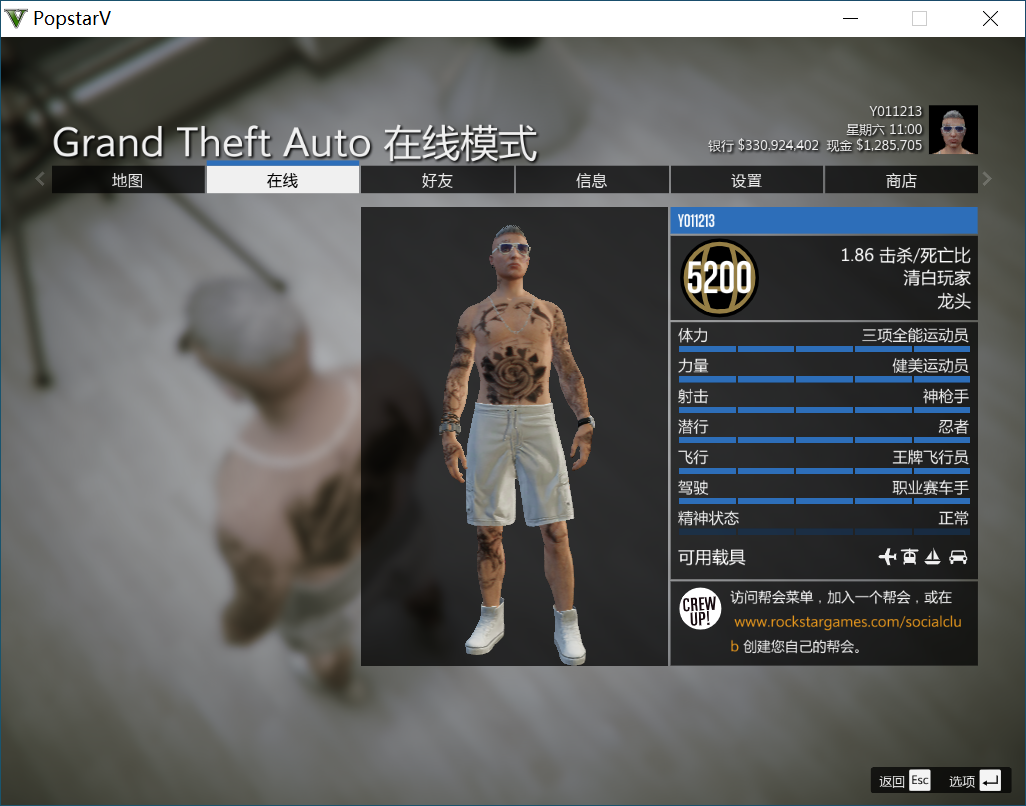Image resolution: width=1026 pixels, height=806 pixels.
Task: Click the 返回 back button
Action: coord(904,781)
